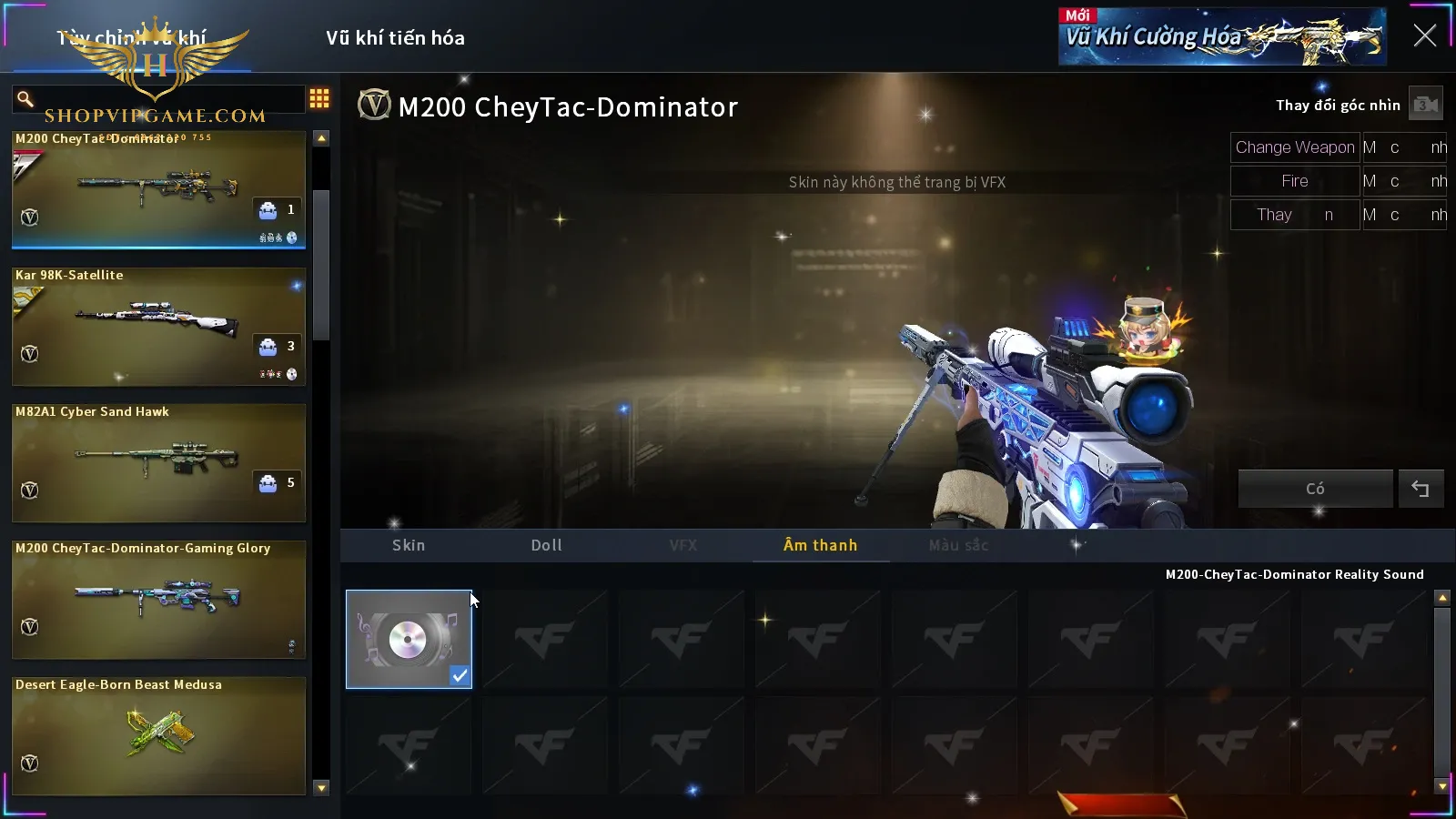Click the Có confirm button

coord(1315,489)
